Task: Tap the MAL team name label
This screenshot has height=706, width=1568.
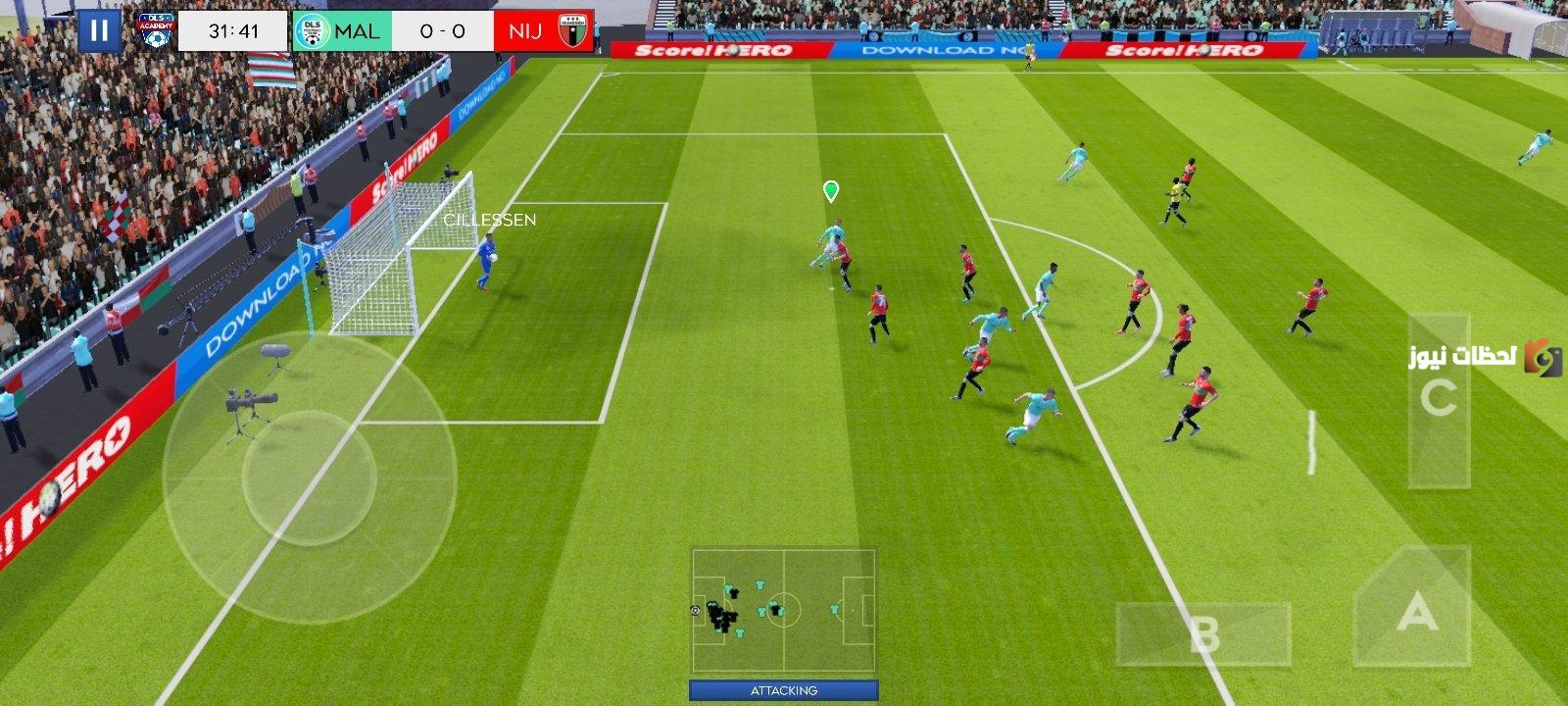Action: [356, 30]
